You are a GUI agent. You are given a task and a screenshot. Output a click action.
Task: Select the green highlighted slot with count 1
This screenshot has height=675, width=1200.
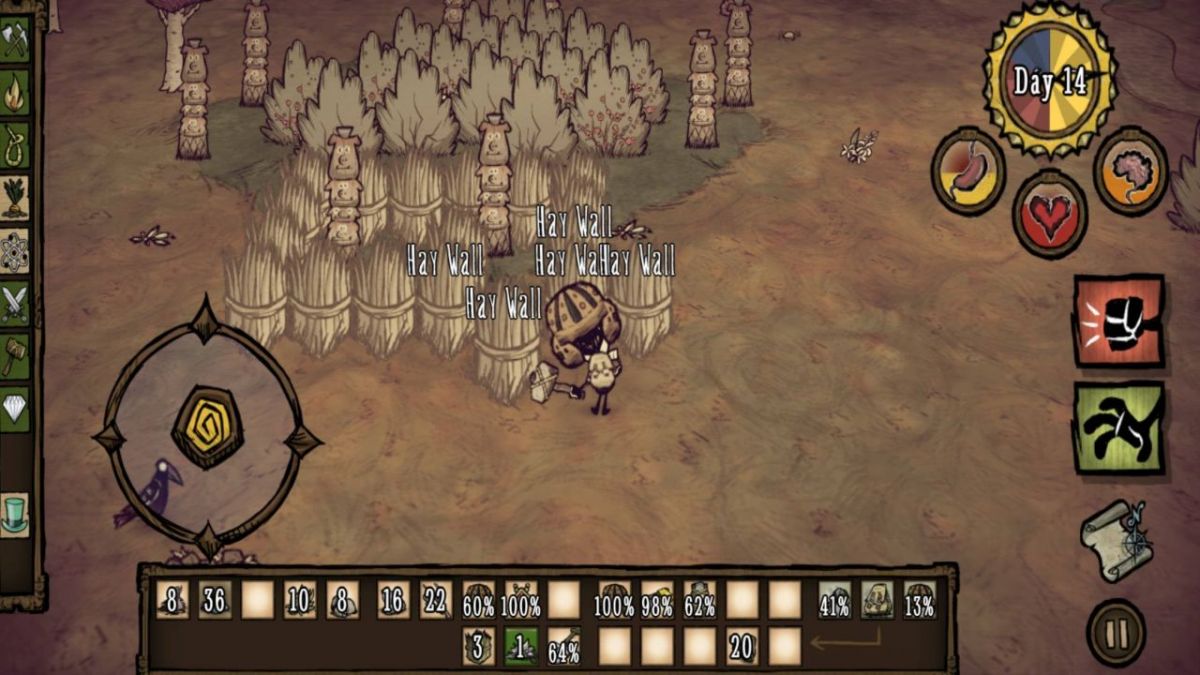[521, 647]
